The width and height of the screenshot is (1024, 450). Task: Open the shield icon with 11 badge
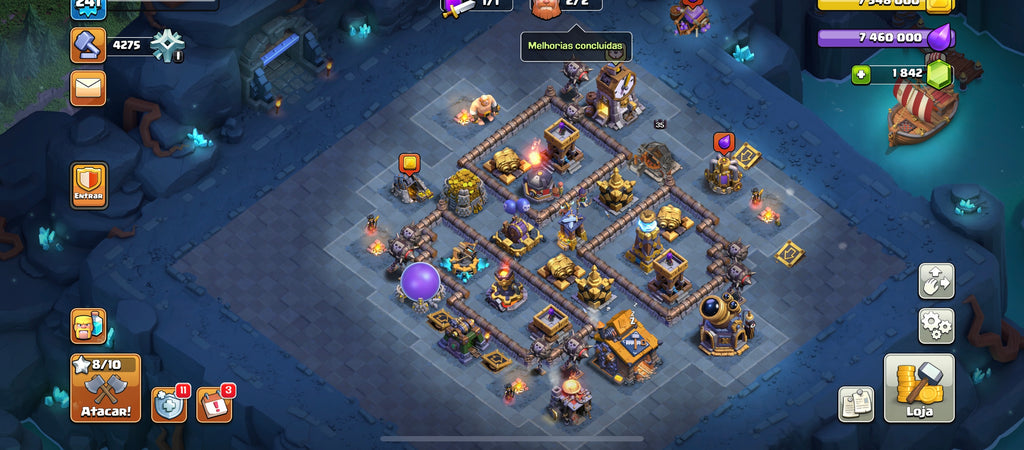[x=169, y=404]
